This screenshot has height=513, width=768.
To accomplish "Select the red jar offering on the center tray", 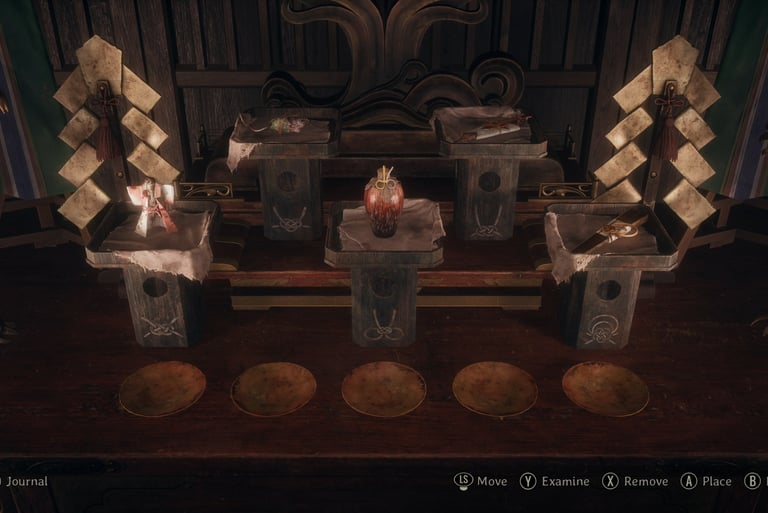I will (x=383, y=202).
